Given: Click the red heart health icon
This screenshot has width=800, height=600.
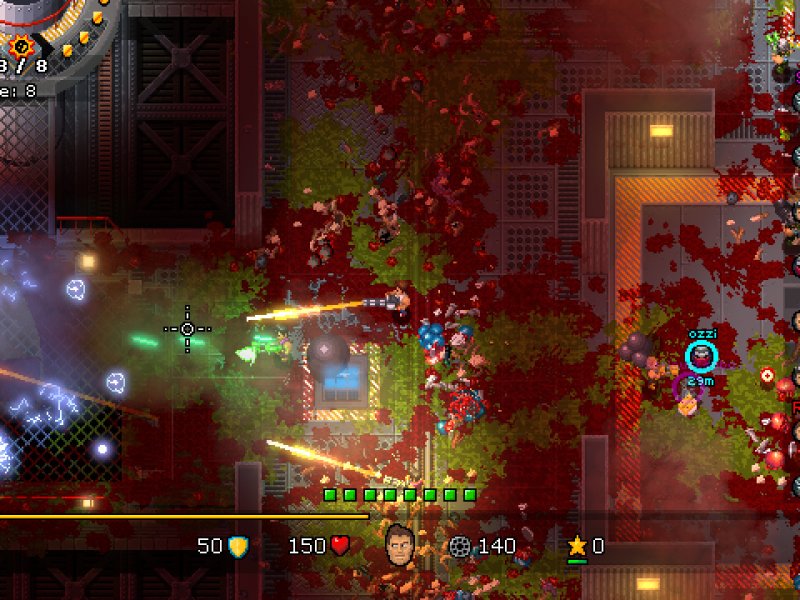Looking at the screenshot, I should [340, 546].
